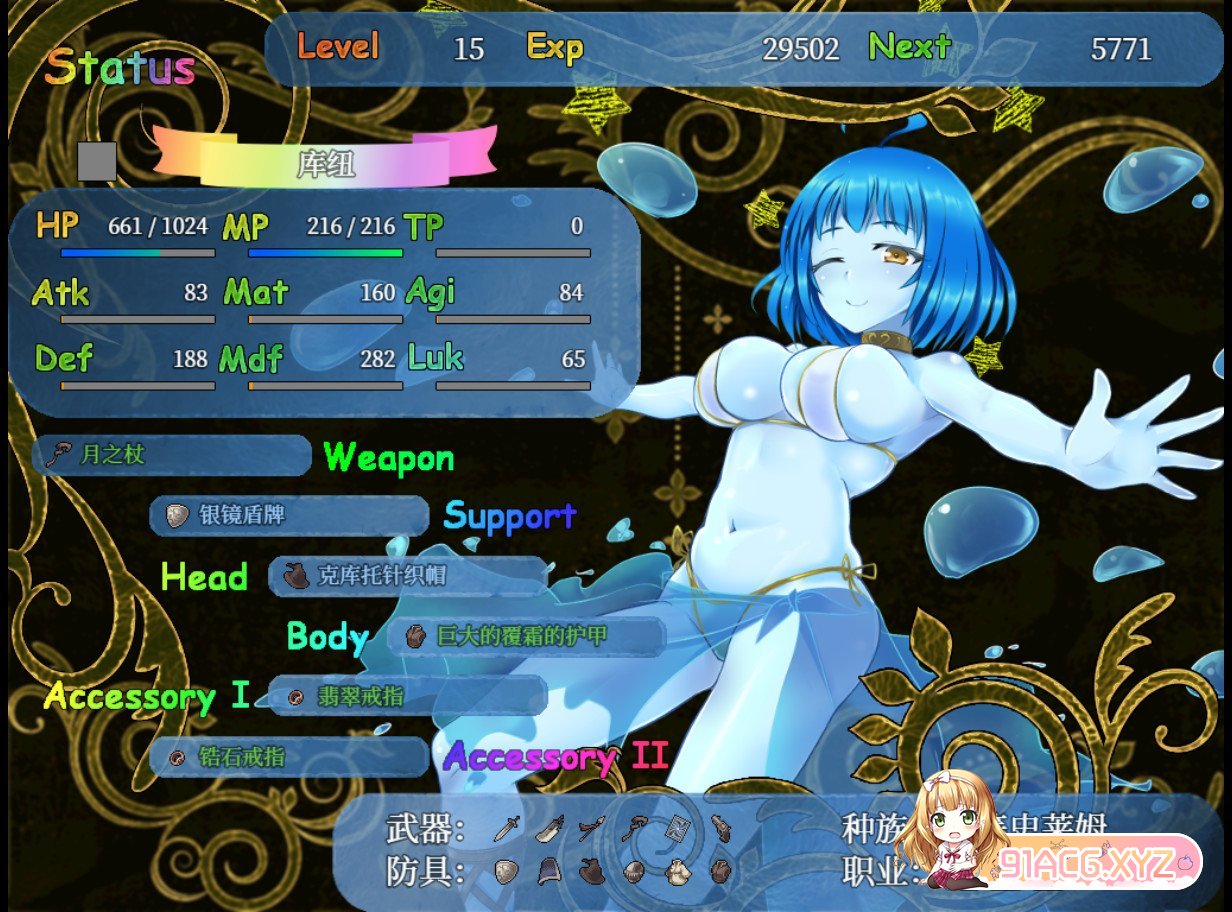Image resolution: width=1232 pixels, height=912 pixels.
Task: Open the 91ACG.XYZ watermark link
Action: (1090, 863)
